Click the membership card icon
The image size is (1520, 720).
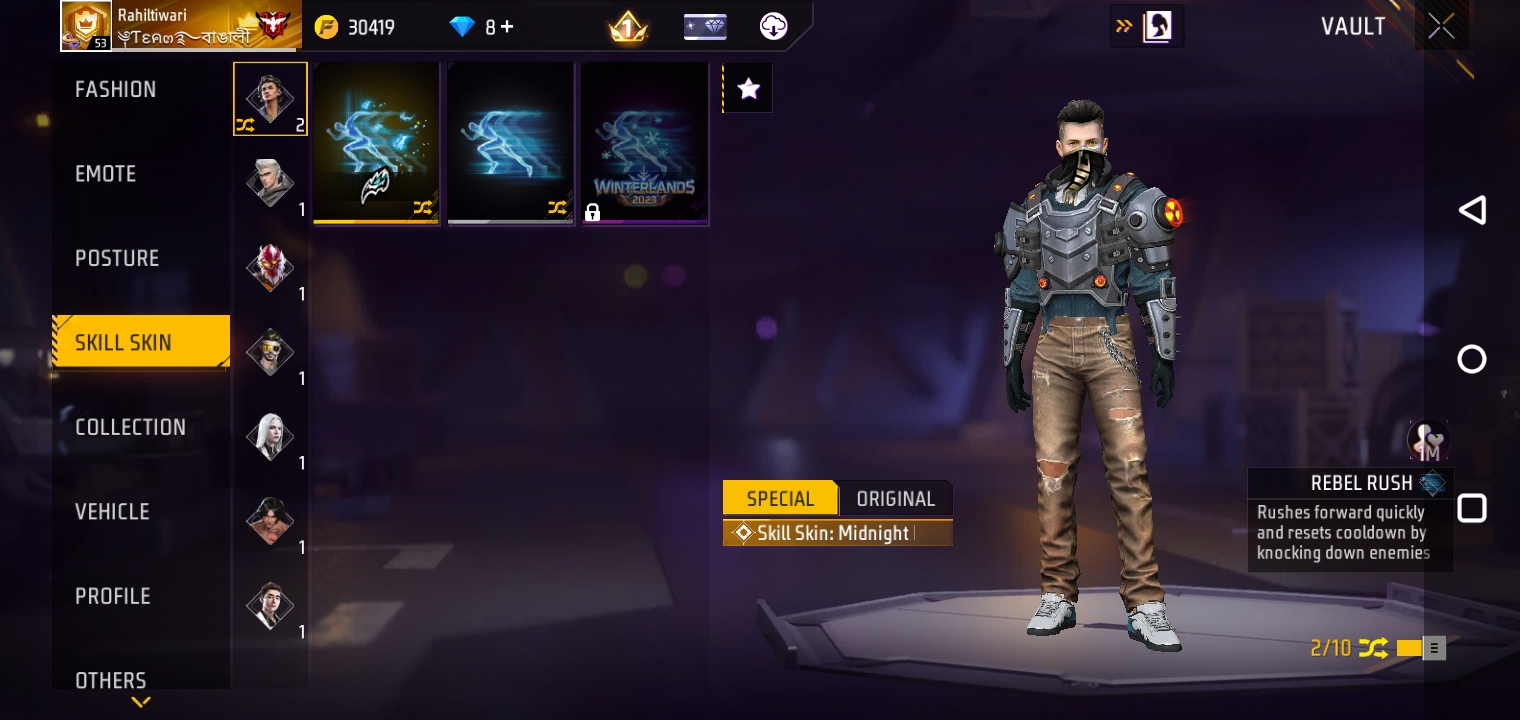pyautogui.click(x=705, y=26)
